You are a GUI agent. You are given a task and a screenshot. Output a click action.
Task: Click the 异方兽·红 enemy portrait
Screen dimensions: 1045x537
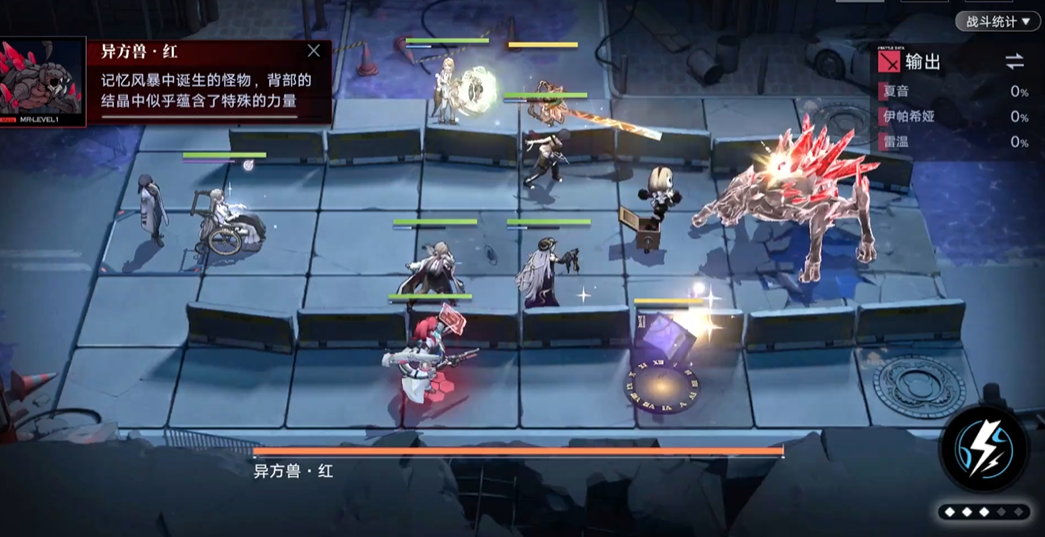tap(42, 80)
